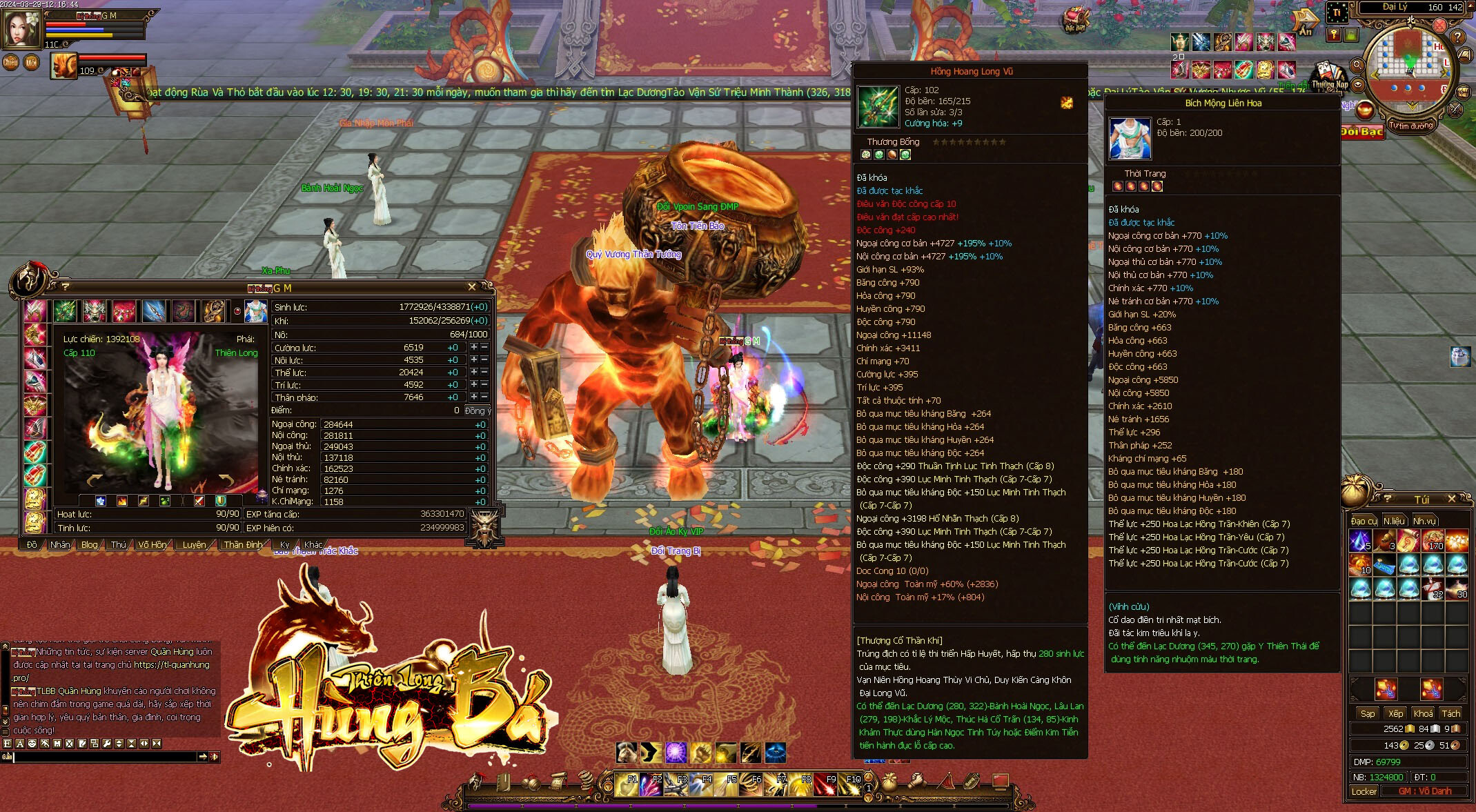Close the GM character window
The height and width of the screenshot is (812, 1476).
pyautogui.click(x=472, y=287)
